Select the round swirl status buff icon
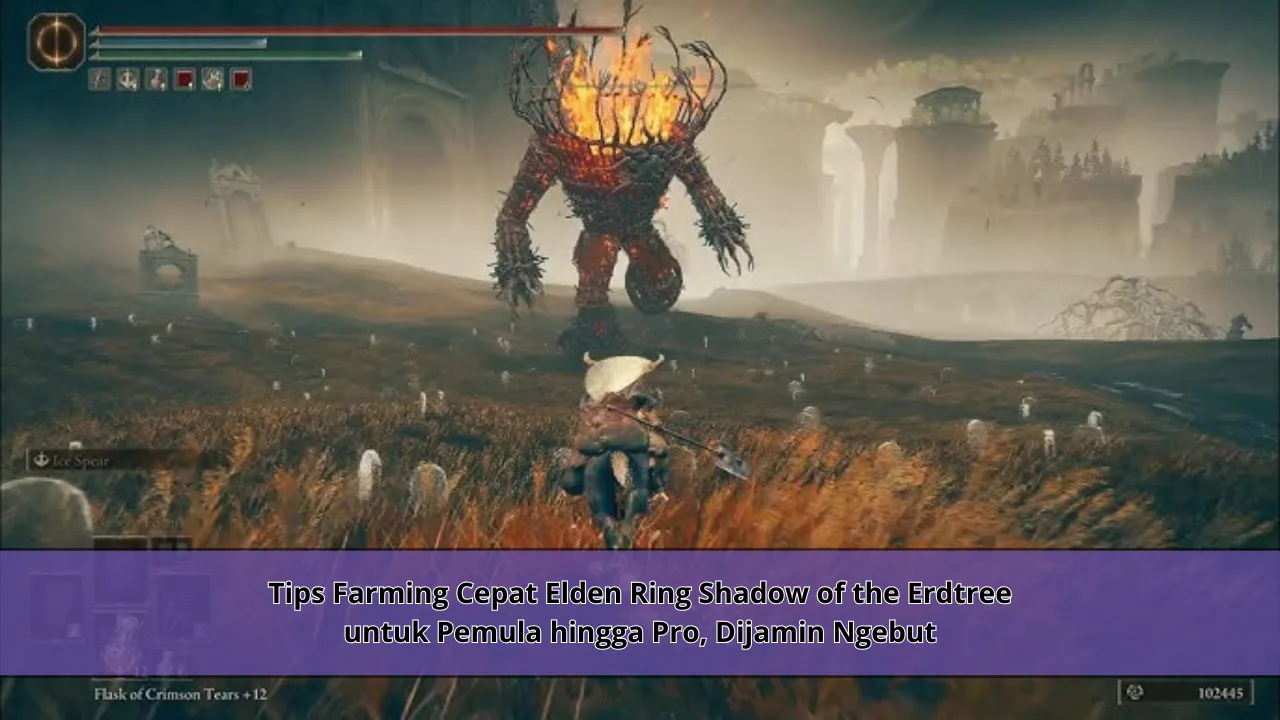Screen dimensions: 1280x720 [x=212, y=80]
